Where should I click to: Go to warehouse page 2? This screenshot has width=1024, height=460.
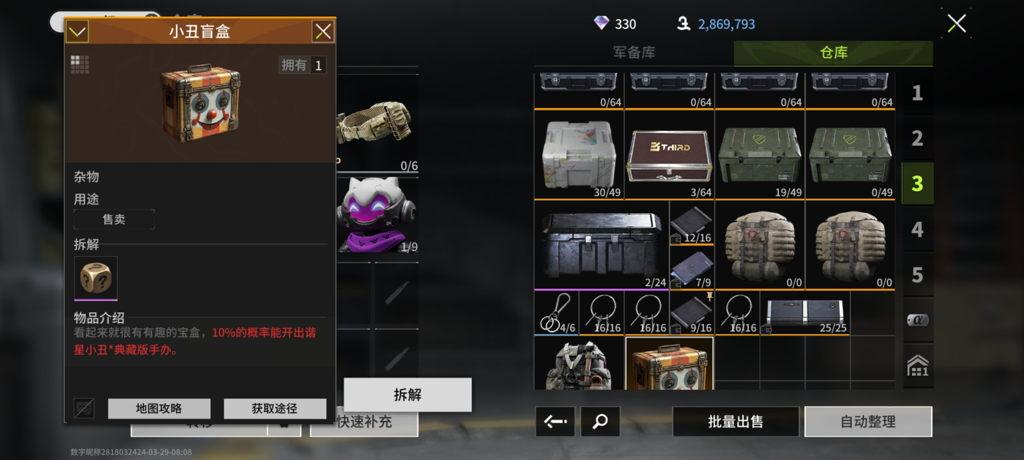pos(917,139)
